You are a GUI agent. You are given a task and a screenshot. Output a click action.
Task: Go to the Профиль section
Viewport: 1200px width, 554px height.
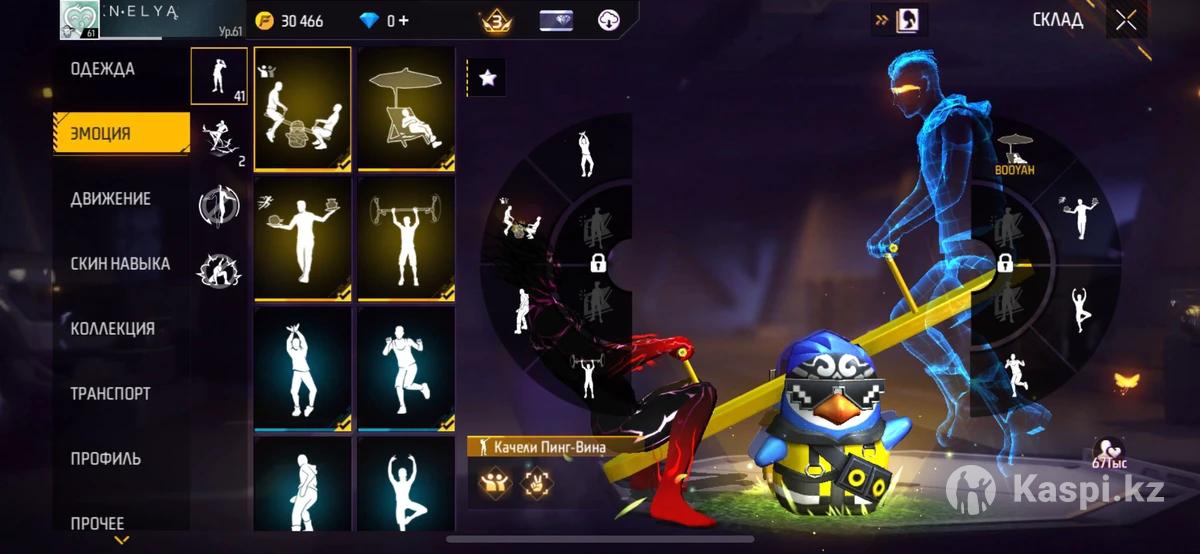click(105, 459)
